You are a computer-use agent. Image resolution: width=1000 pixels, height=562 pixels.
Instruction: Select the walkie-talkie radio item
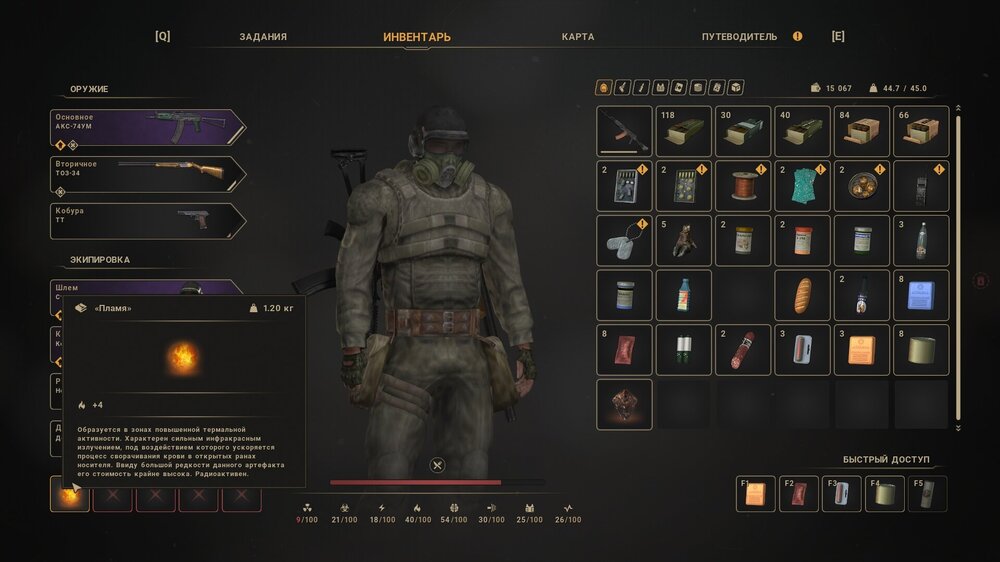coord(921,186)
